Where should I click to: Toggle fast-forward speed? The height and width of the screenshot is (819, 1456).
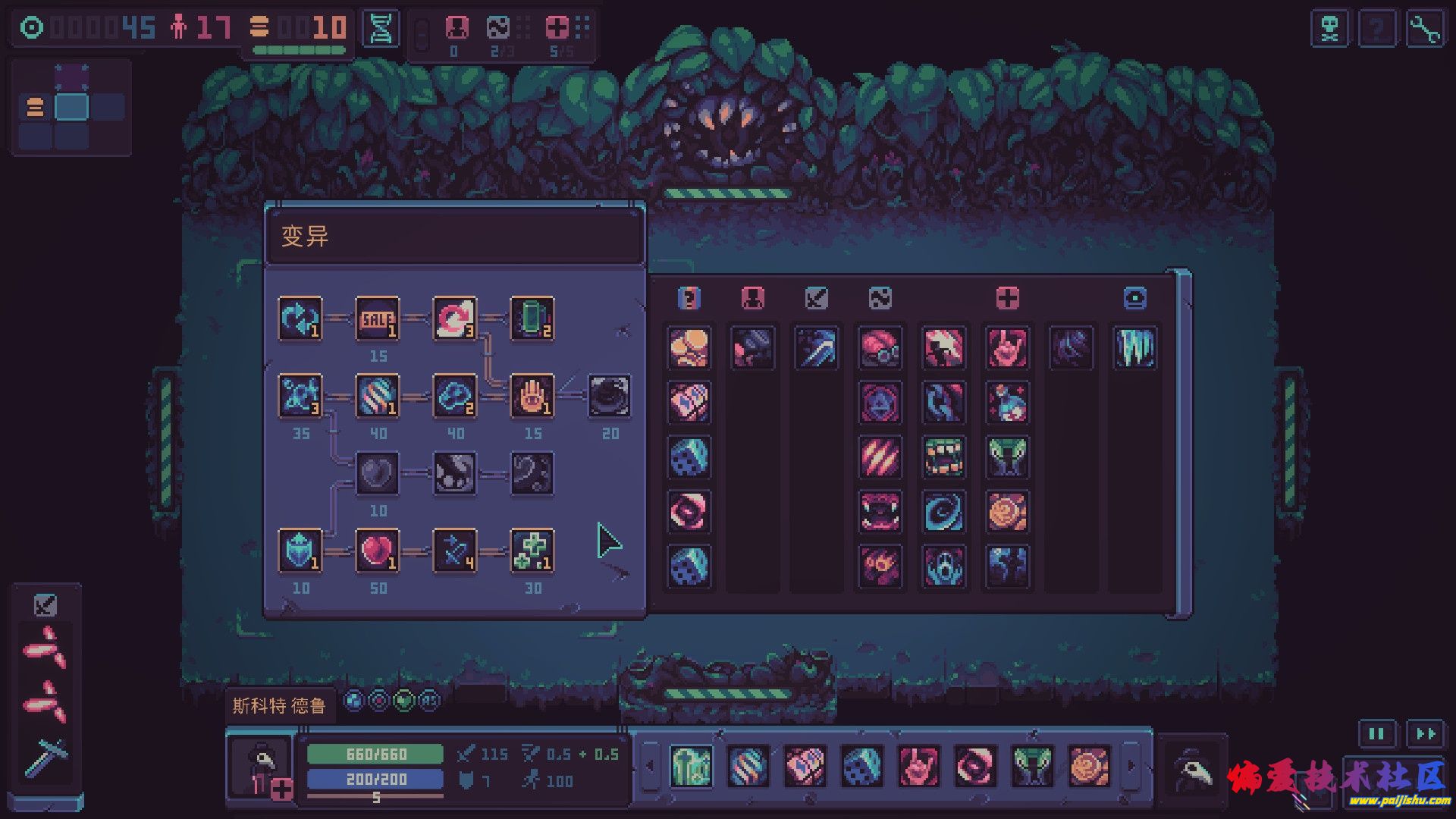[1425, 733]
